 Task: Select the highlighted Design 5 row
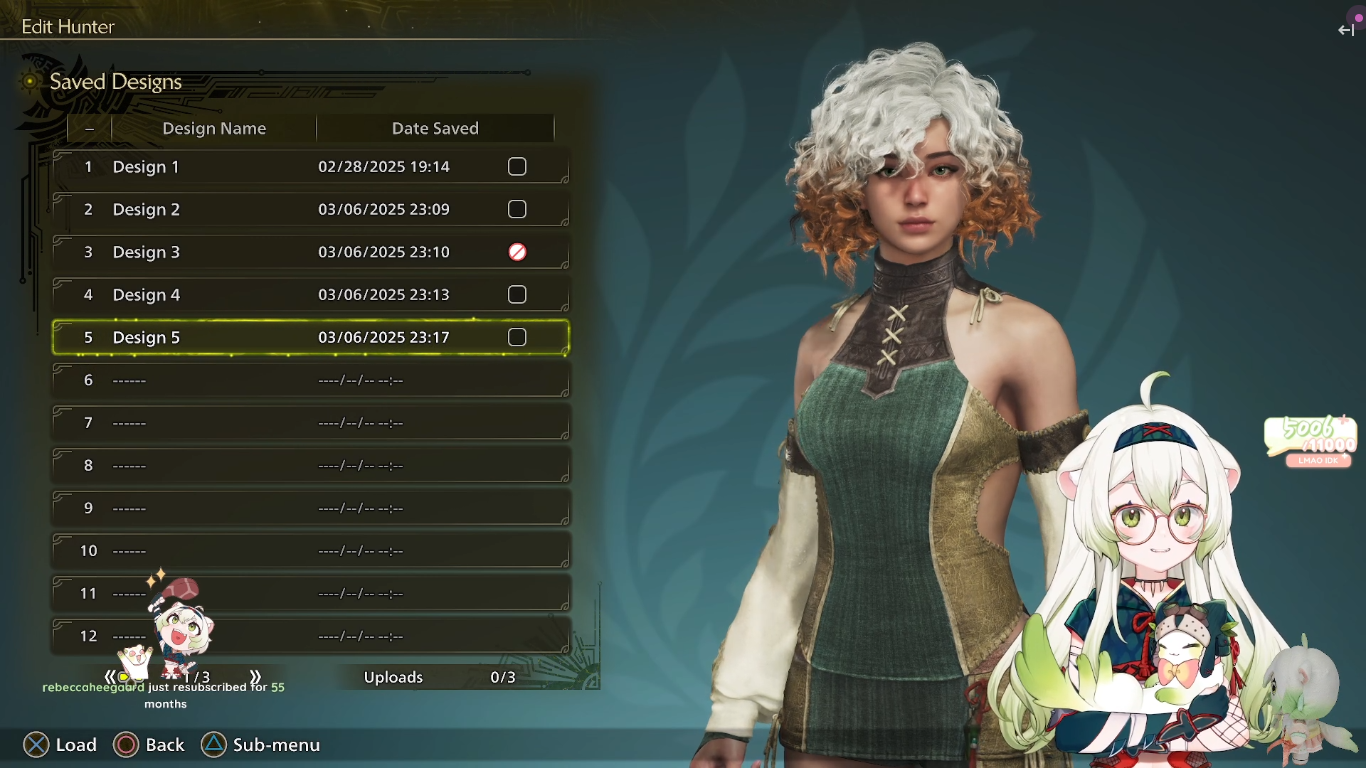300,338
